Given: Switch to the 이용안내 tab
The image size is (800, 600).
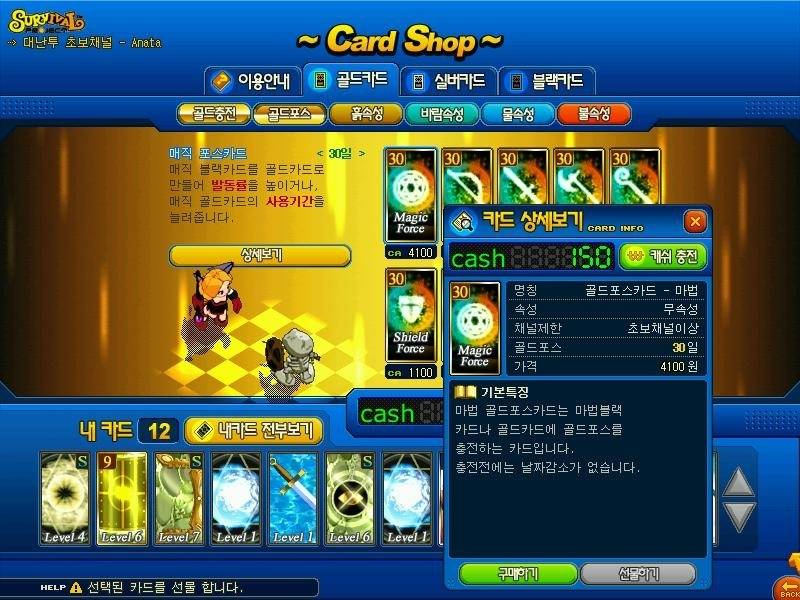Looking at the screenshot, I should pos(251,81).
